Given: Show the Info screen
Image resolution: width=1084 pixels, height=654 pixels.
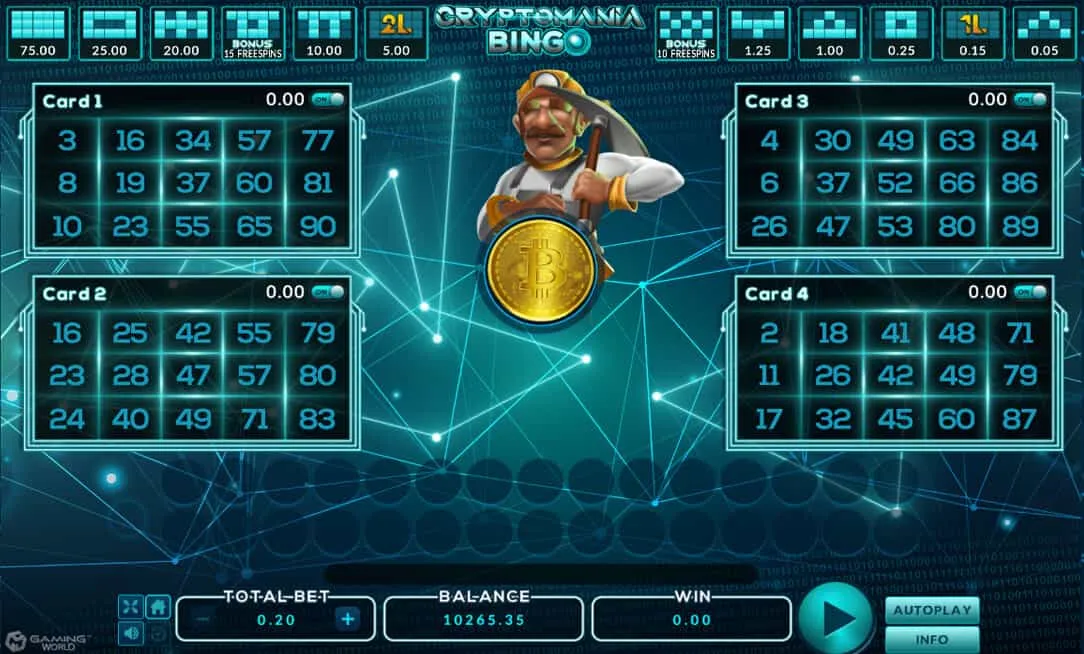Looking at the screenshot, I should [x=931, y=639].
